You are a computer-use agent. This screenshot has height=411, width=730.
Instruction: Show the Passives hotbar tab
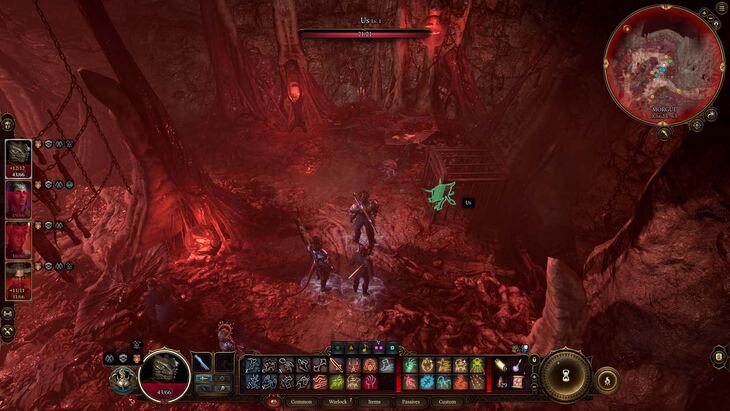(x=410, y=402)
